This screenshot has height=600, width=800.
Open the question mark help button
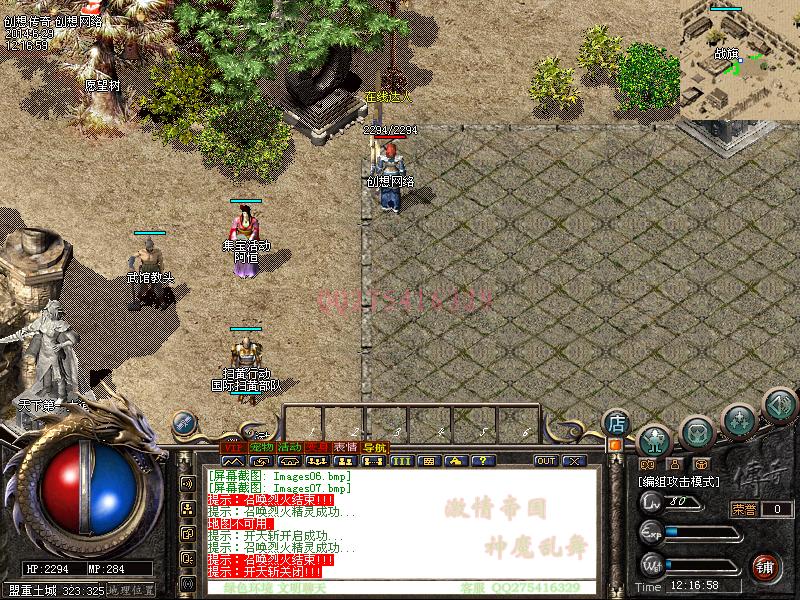[x=482, y=461]
